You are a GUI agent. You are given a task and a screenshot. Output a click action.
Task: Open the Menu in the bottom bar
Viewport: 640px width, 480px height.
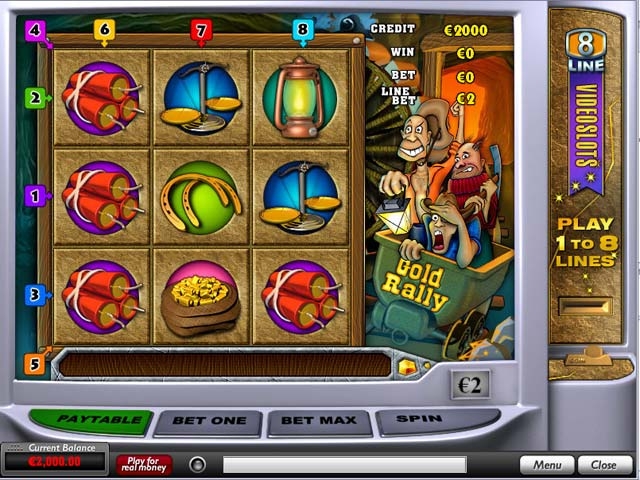coord(547,465)
